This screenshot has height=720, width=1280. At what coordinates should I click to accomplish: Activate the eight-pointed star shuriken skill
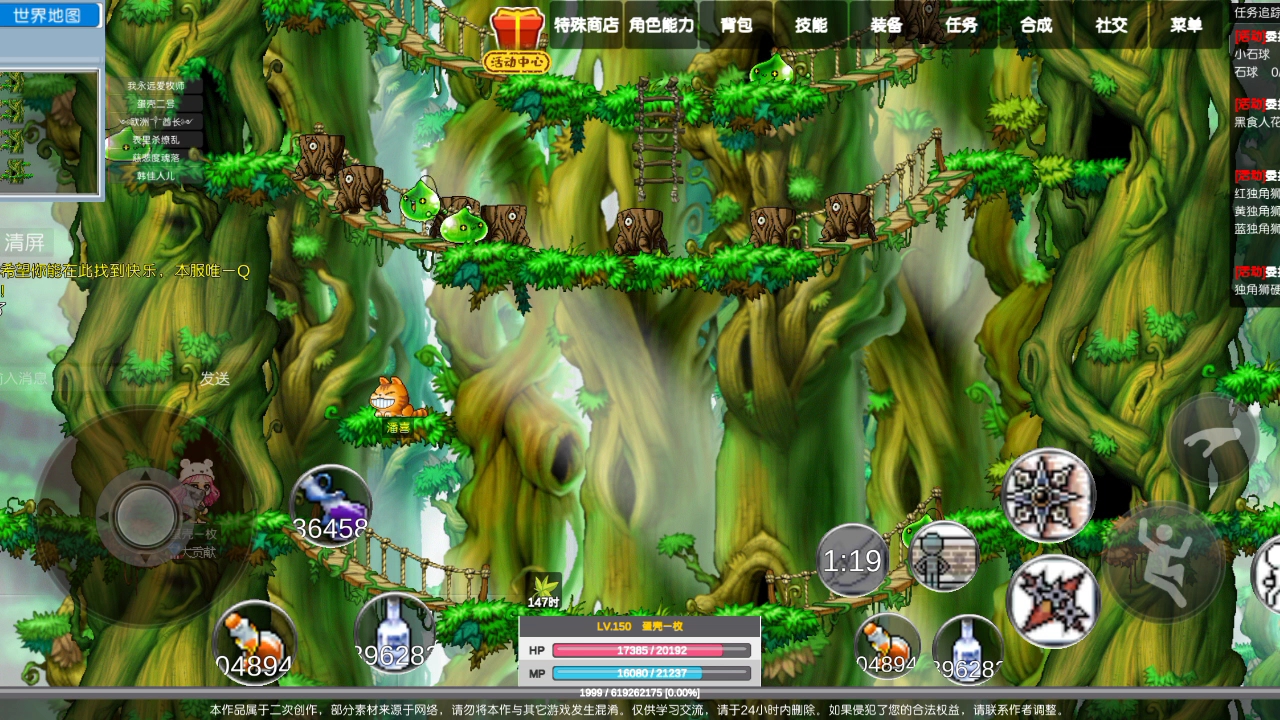click(x=1049, y=495)
